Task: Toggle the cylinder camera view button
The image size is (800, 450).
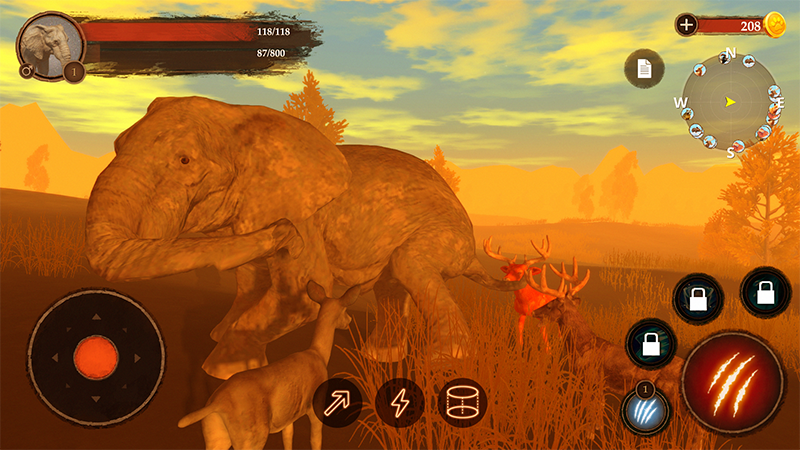Action: [x=462, y=403]
